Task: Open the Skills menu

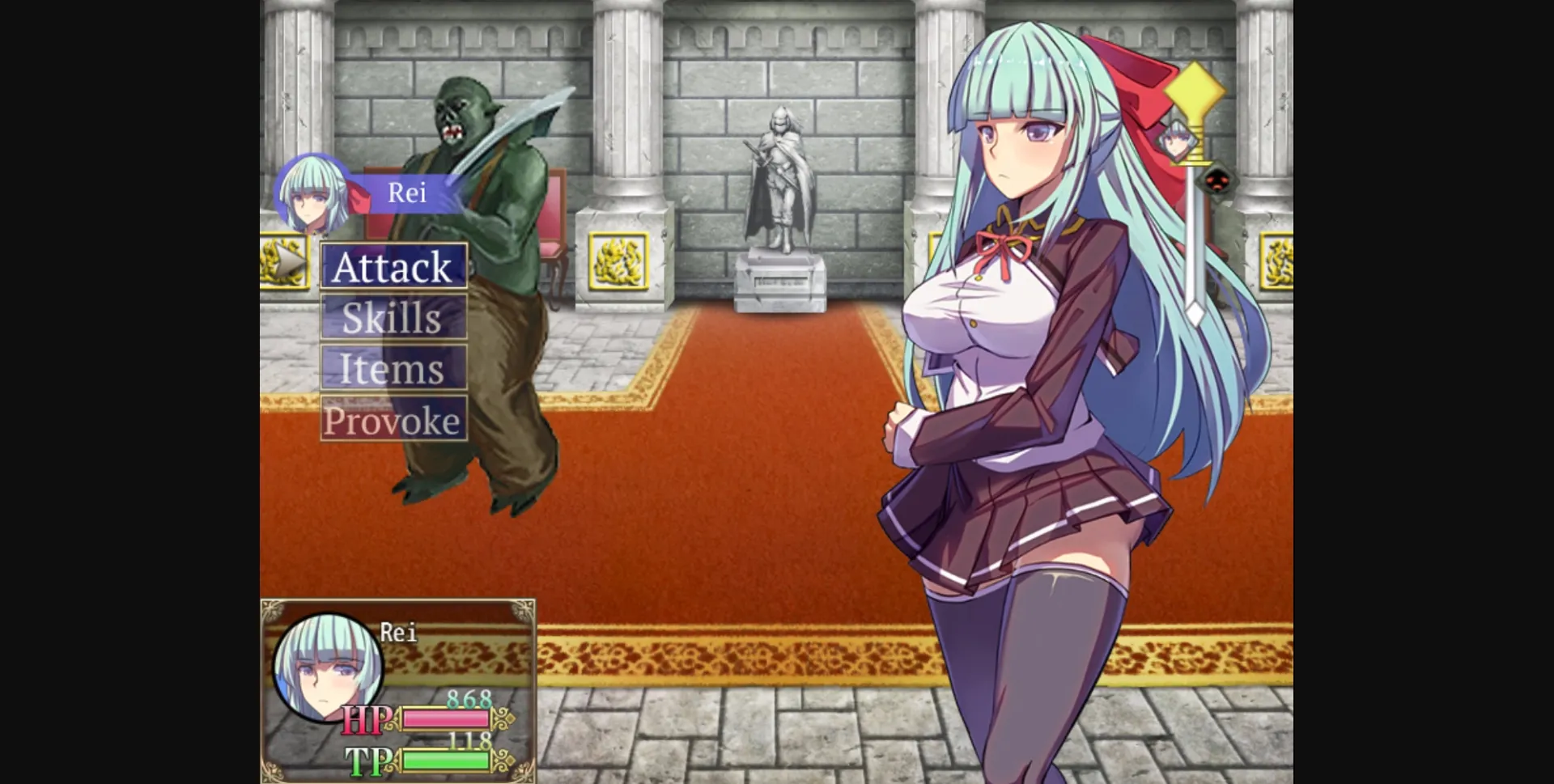Action: tap(393, 318)
